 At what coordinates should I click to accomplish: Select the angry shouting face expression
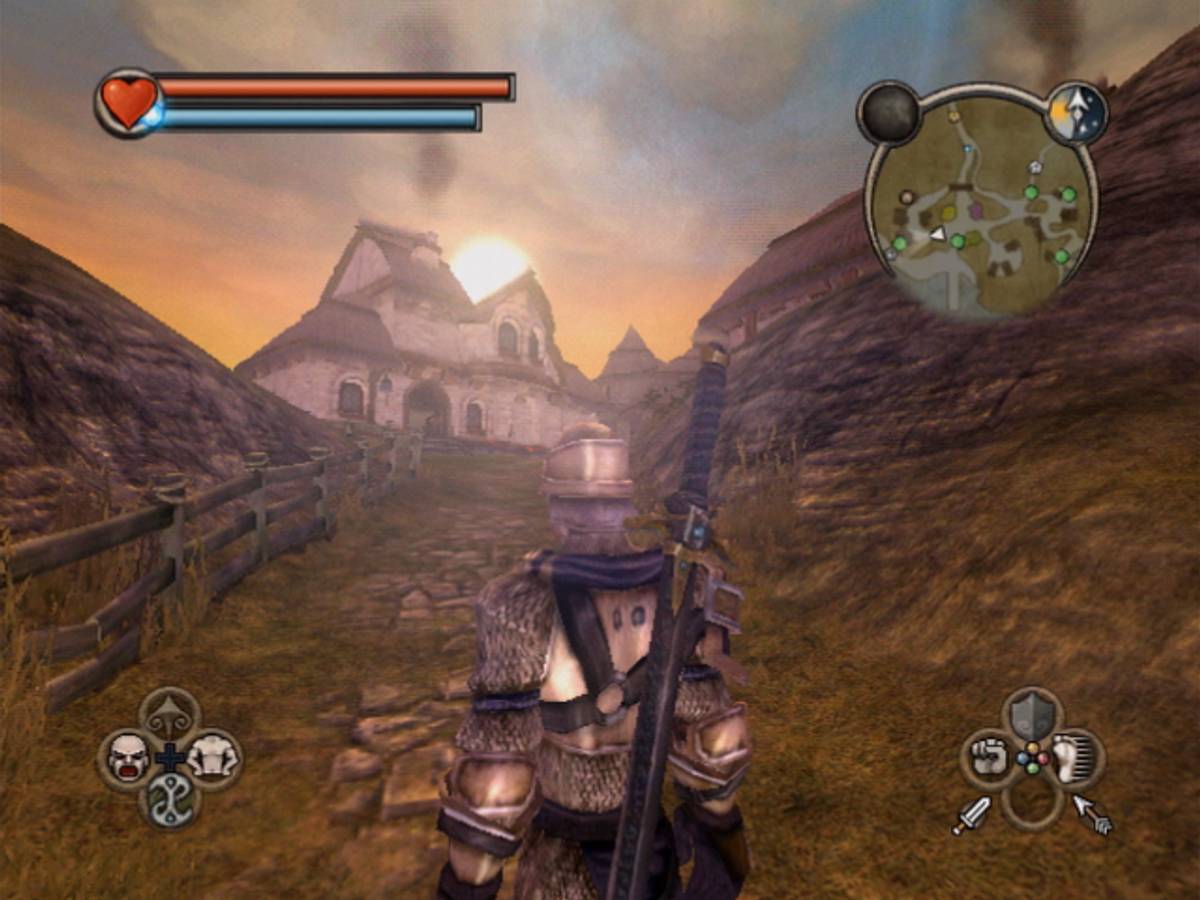coord(128,756)
